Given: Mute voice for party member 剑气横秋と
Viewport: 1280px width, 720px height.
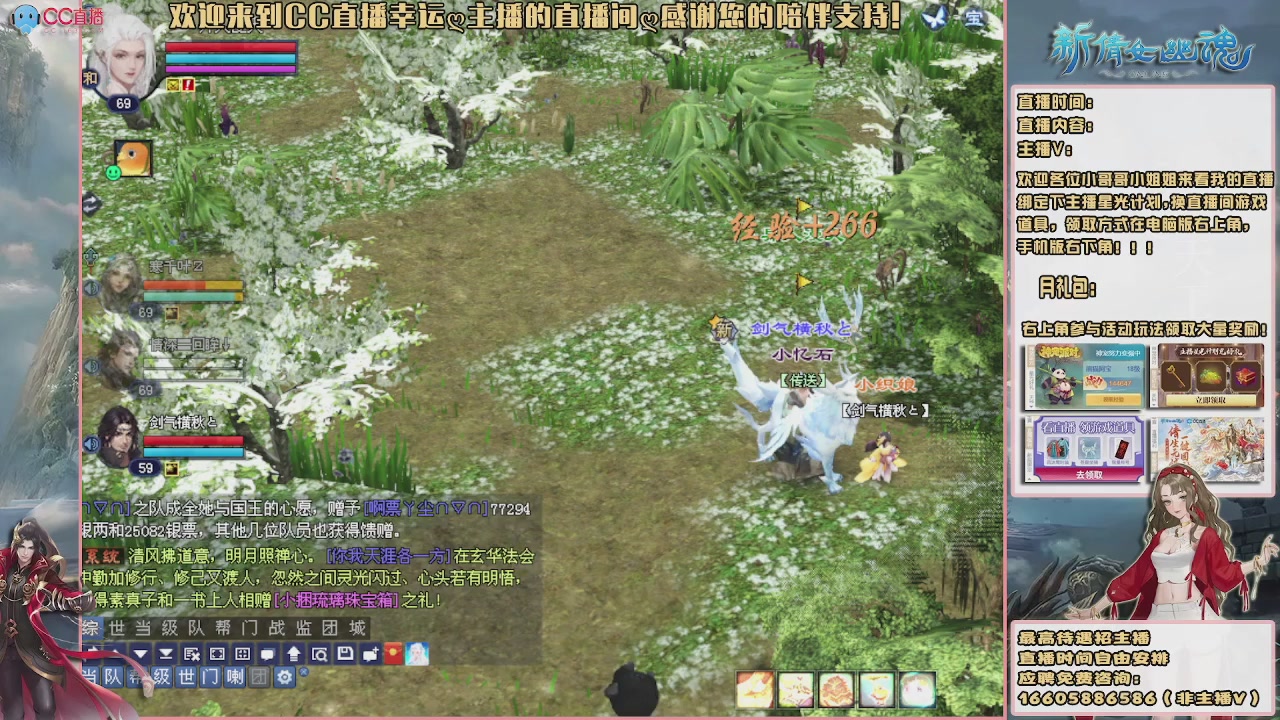Looking at the screenshot, I should coord(93,444).
